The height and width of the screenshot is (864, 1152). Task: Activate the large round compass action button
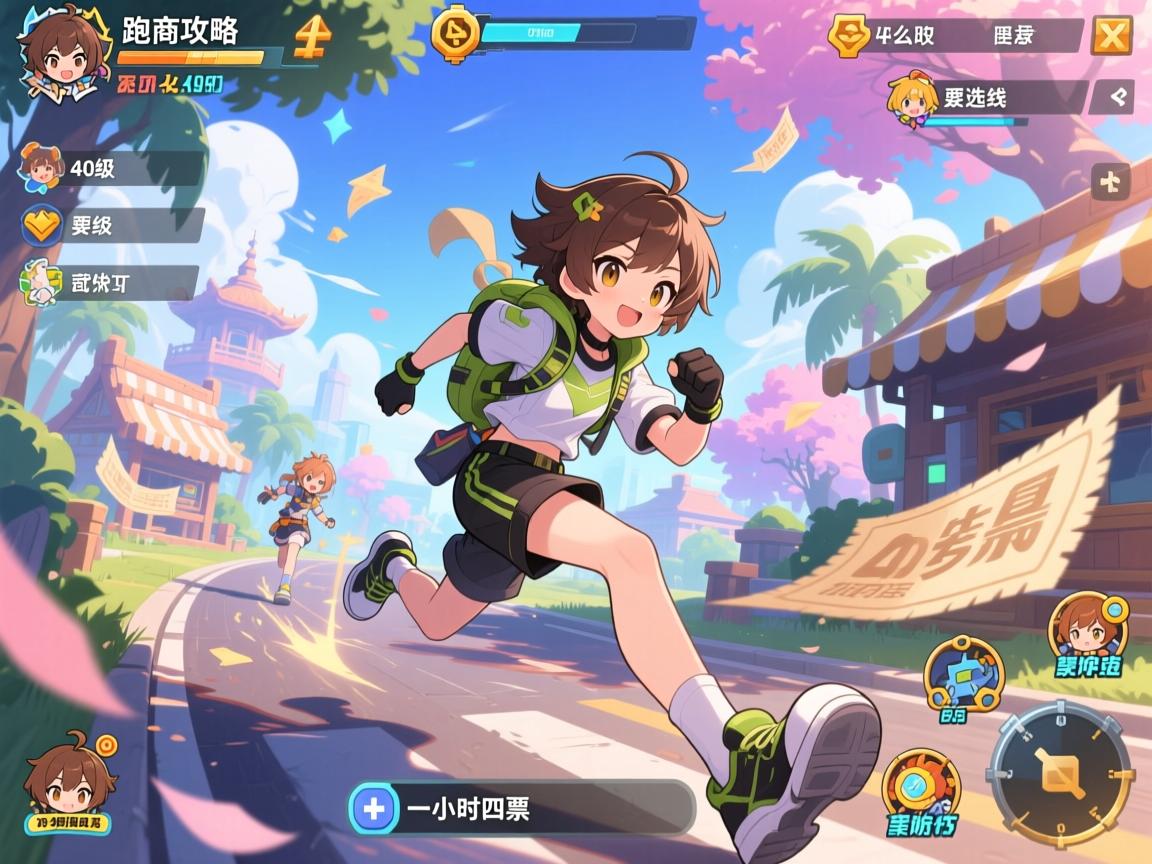(x=1060, y=775)
